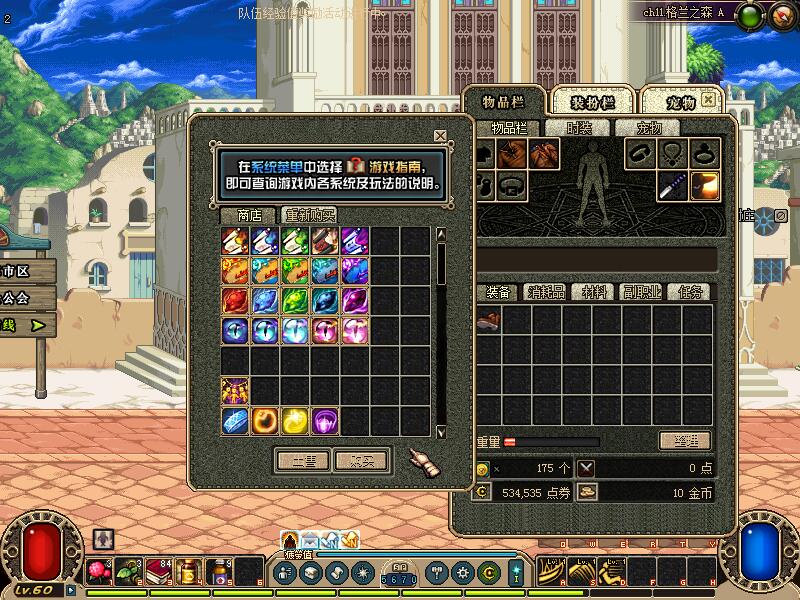
Task: Switch to the 重新购买 buyback tab
Action: point(310,215)
